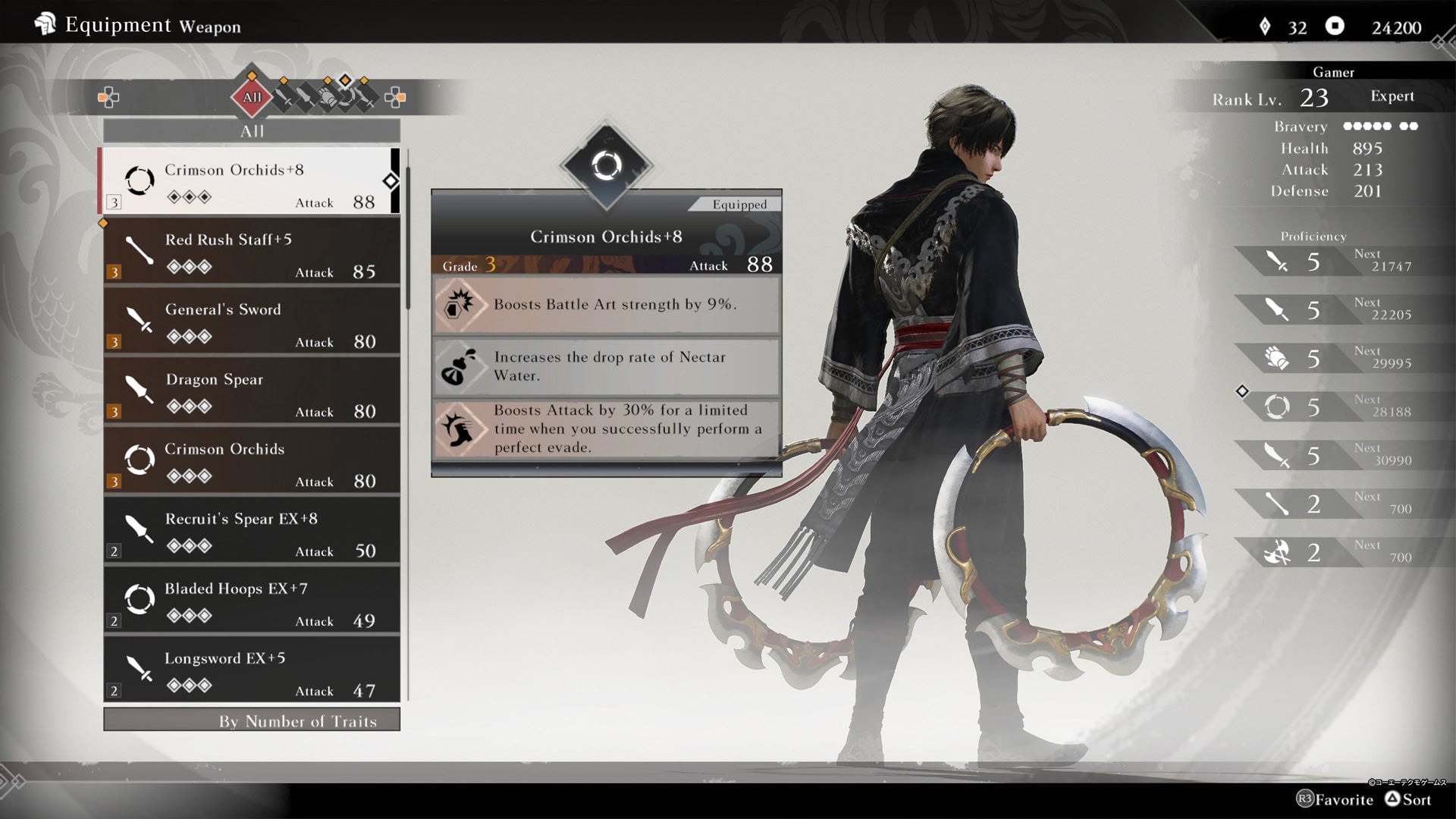Select the bladed hoops filter icon
Image resolution: width=1456 pixels, height=819 pixels.
tap(347, 97)
